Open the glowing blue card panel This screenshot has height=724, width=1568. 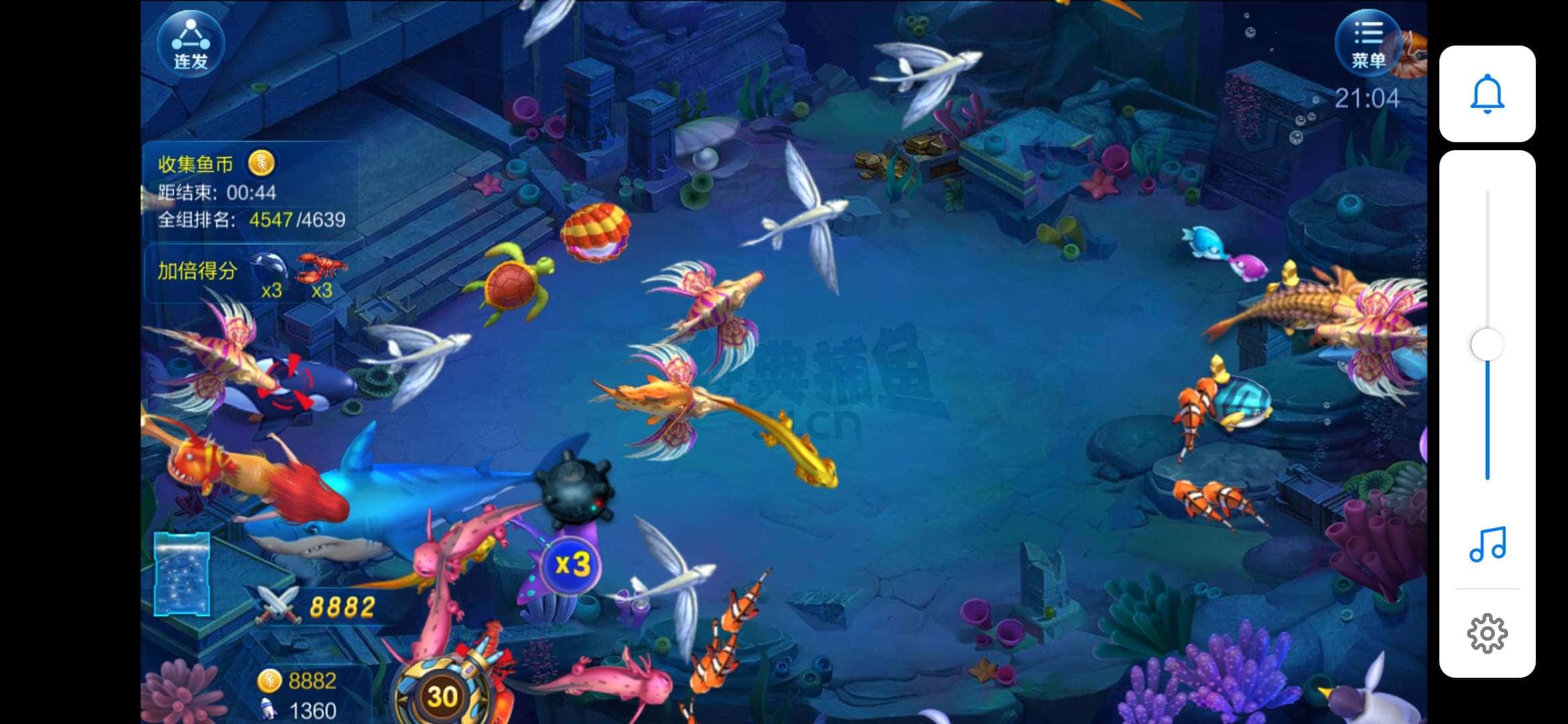182,574
